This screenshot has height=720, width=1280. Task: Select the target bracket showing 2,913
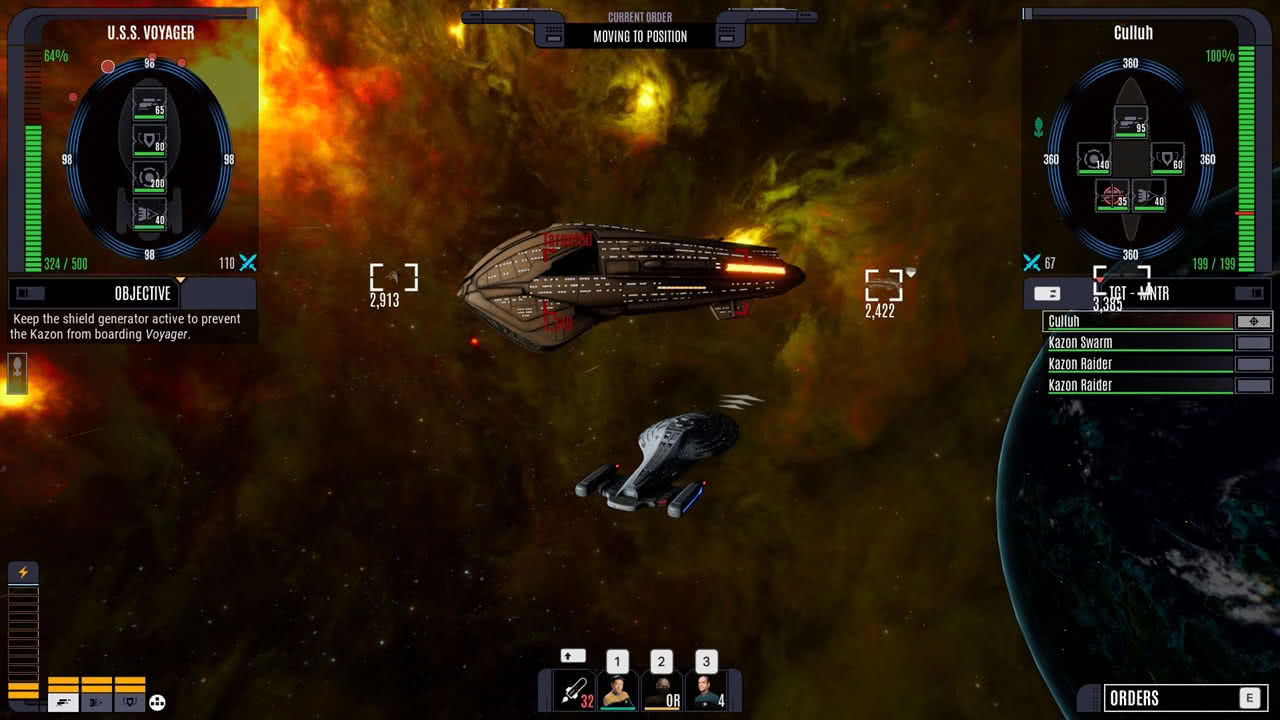click(393, 279)
